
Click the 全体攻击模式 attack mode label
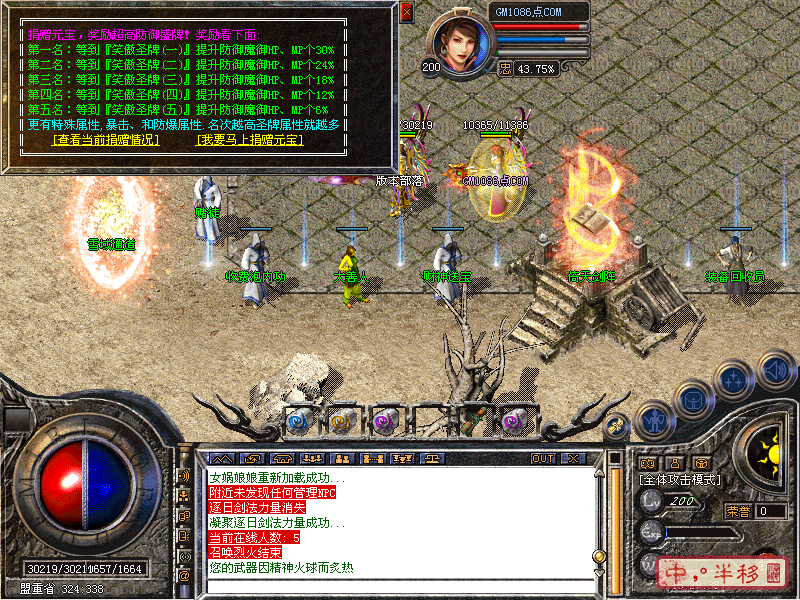pos(680,480)
